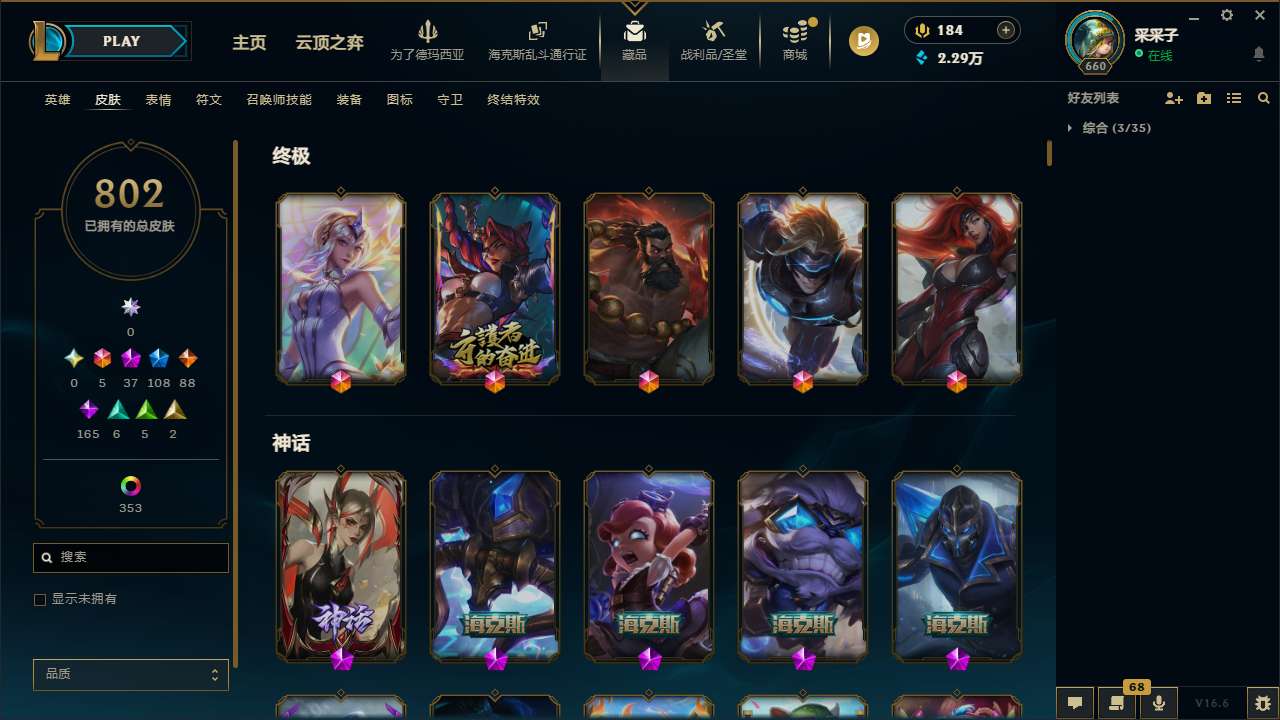Open the chroma color wheel showing 353
Screen dimensions: 1280x720
pyautogui.click(x=130, y=487)
